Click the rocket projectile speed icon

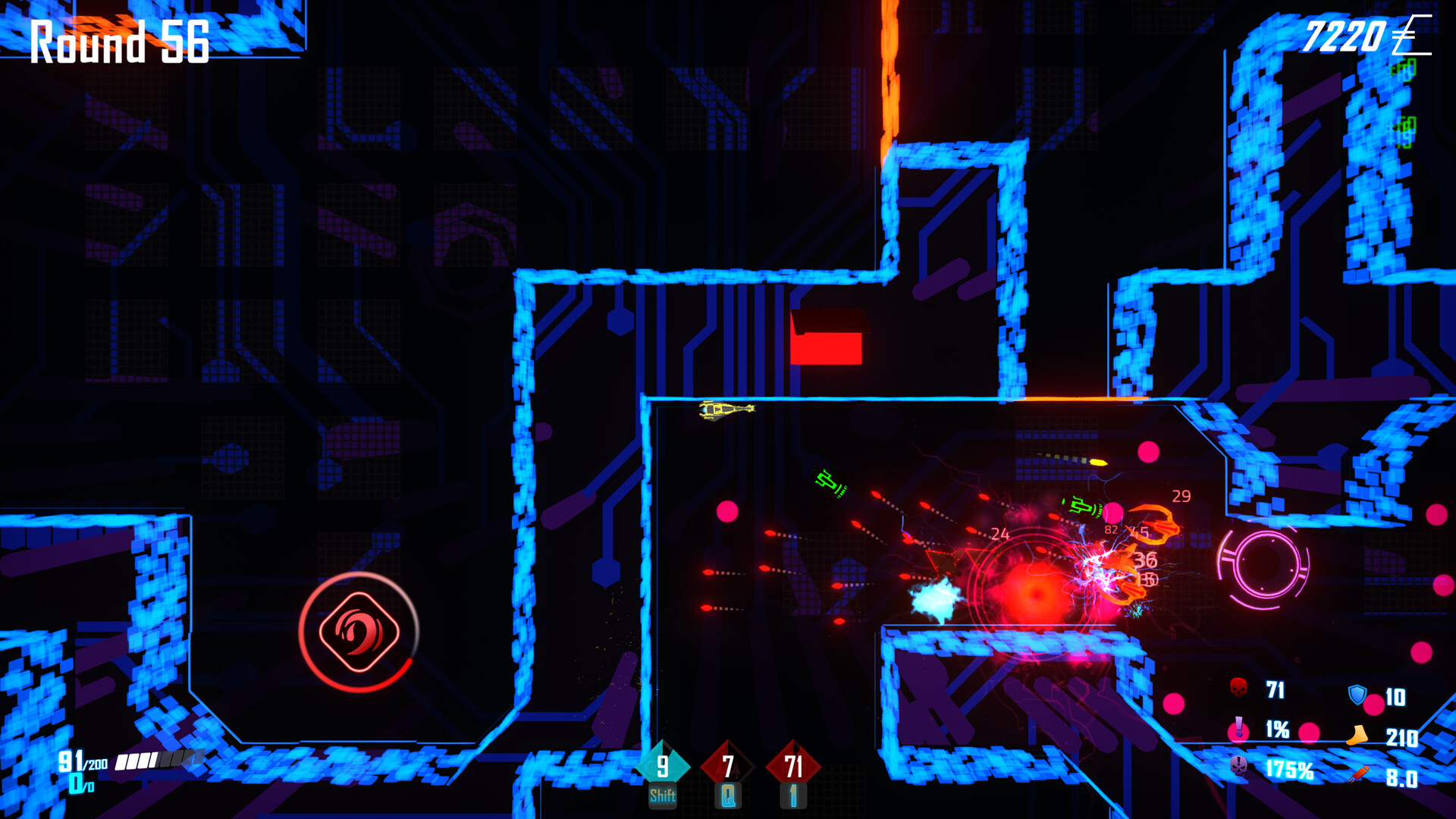(1360, 774)
